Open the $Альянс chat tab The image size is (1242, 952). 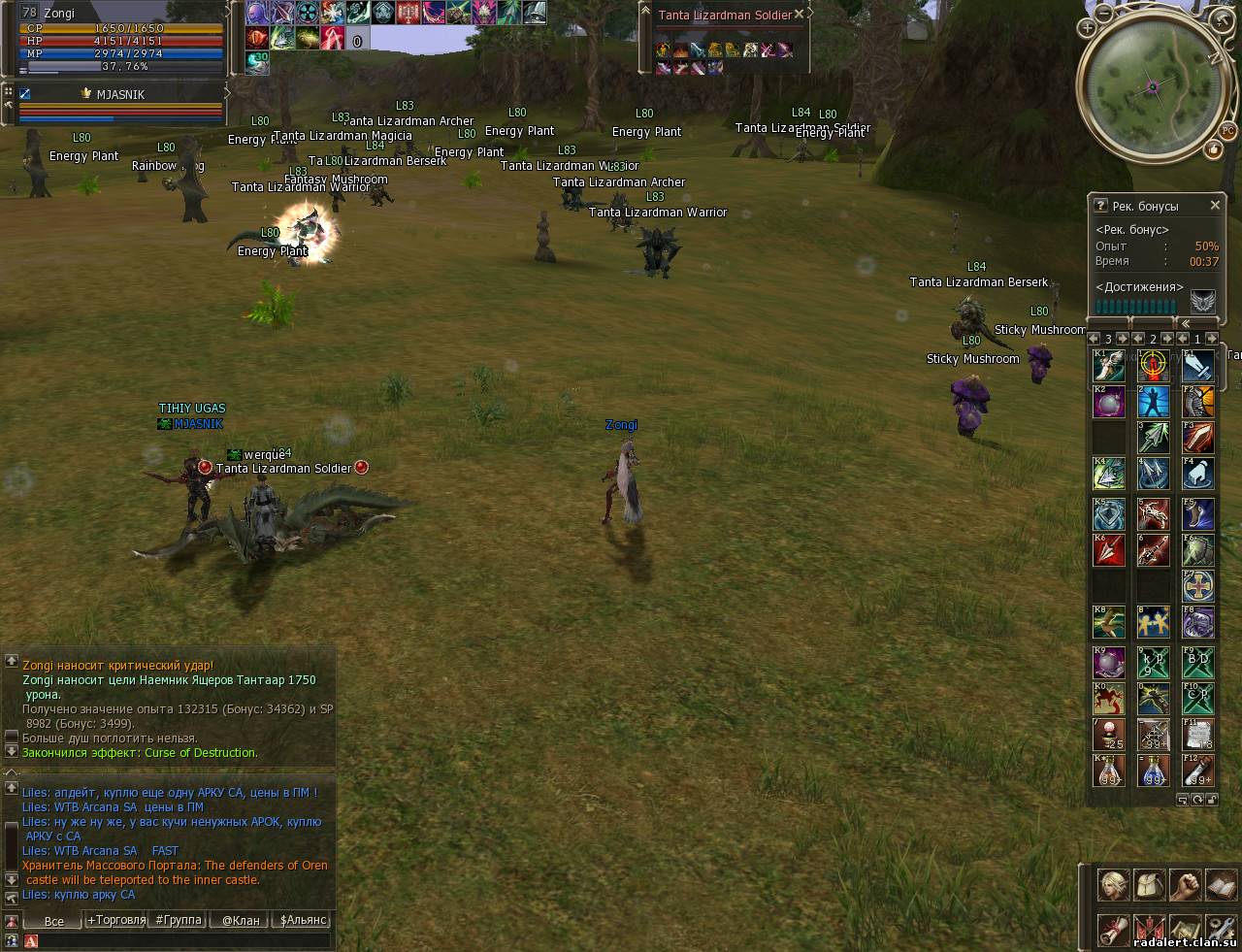click(303, 920)
